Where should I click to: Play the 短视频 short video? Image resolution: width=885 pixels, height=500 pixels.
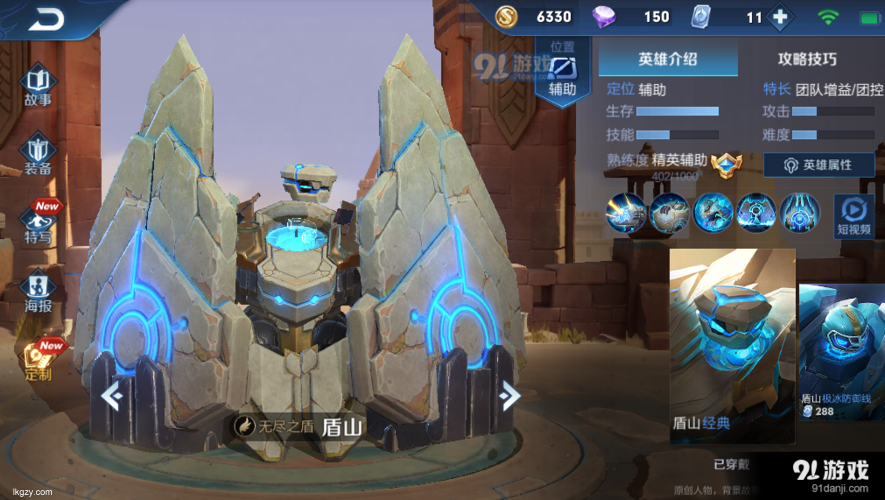(855, 213)
